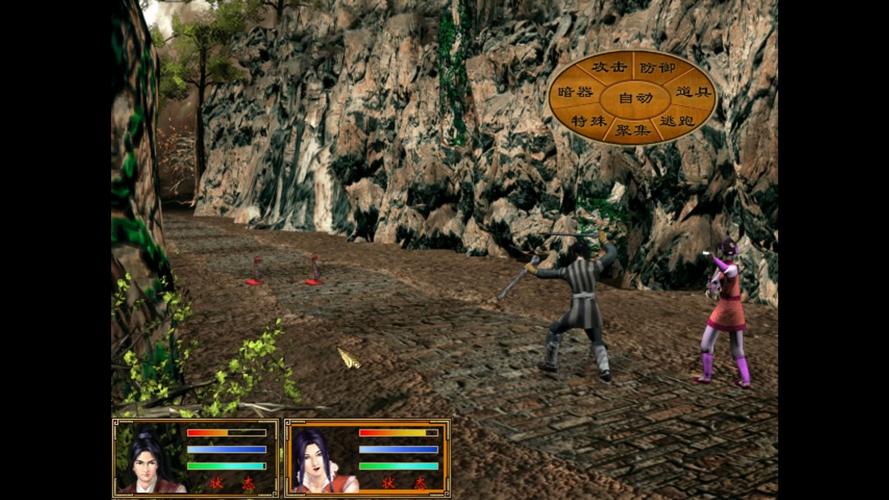Use the 暗器 (Hidden Weapon) command
This screenshot has height=500, width=889.
click(575, 92)
